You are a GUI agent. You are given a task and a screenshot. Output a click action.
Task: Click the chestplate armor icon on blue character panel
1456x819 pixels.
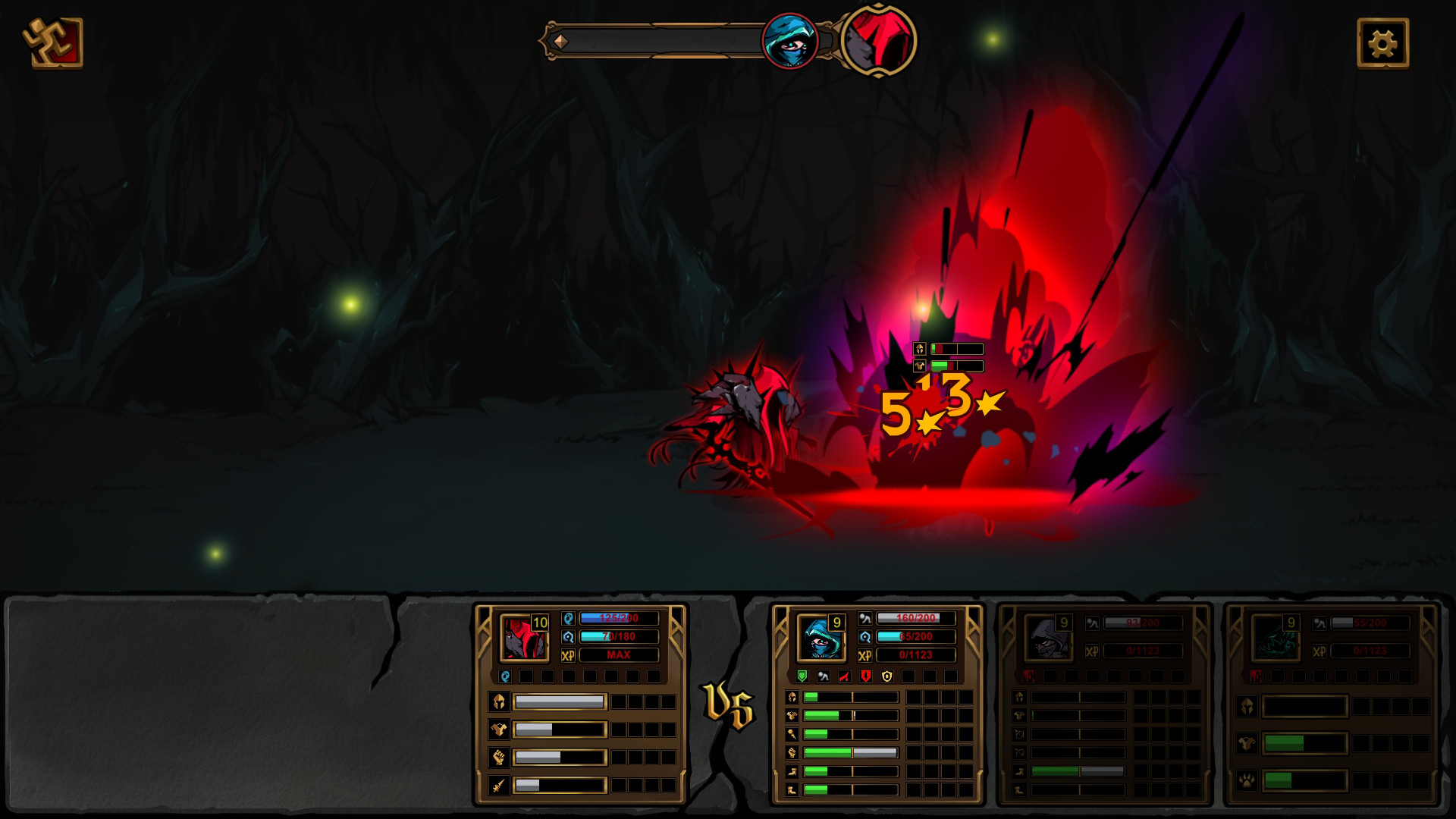point(792,715)
